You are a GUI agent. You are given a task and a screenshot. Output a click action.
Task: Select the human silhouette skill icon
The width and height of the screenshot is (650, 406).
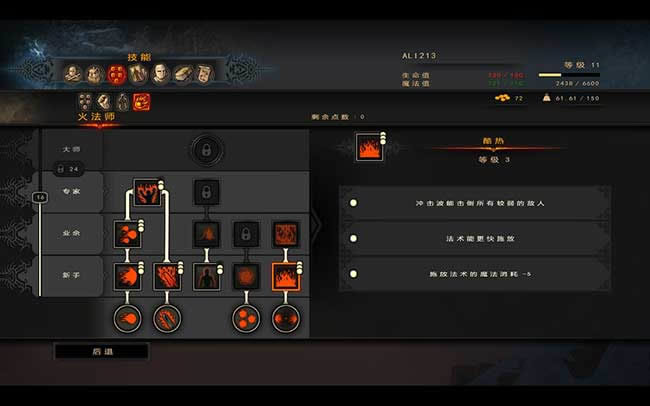click(x=206, y=276)
